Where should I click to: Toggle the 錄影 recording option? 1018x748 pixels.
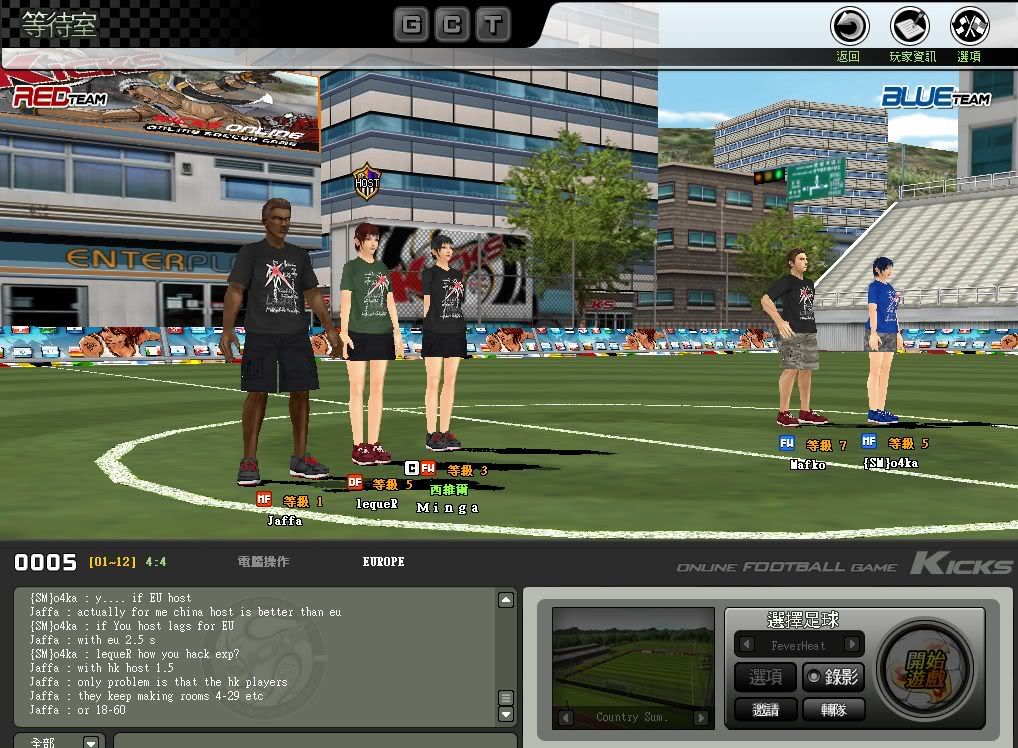coord(833,677)
